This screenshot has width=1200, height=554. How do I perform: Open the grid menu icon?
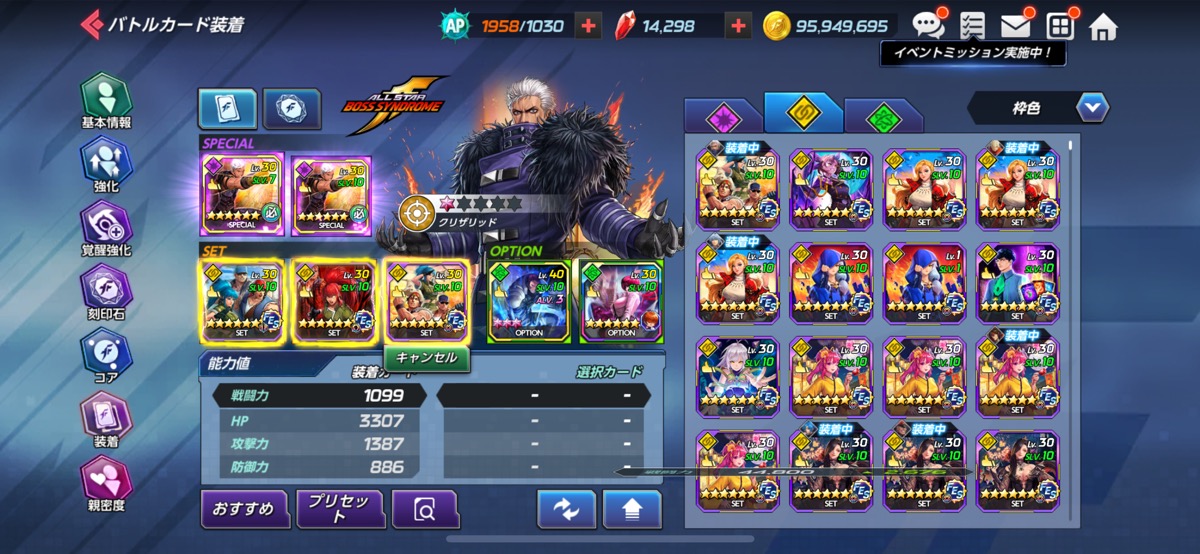(1060, 26)
